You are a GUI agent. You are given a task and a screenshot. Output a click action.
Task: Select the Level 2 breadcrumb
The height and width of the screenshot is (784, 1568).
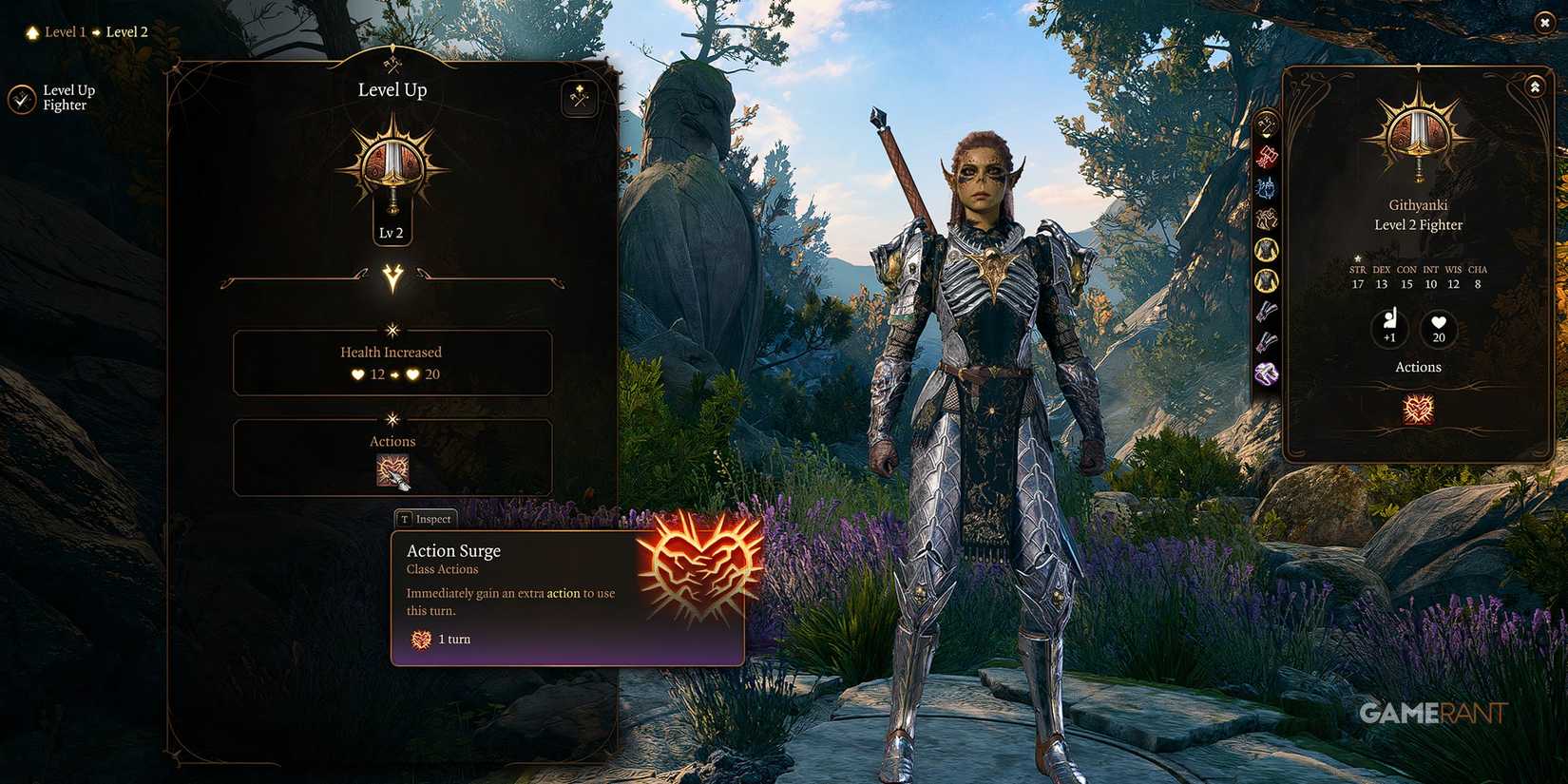[x=126, y=31]
